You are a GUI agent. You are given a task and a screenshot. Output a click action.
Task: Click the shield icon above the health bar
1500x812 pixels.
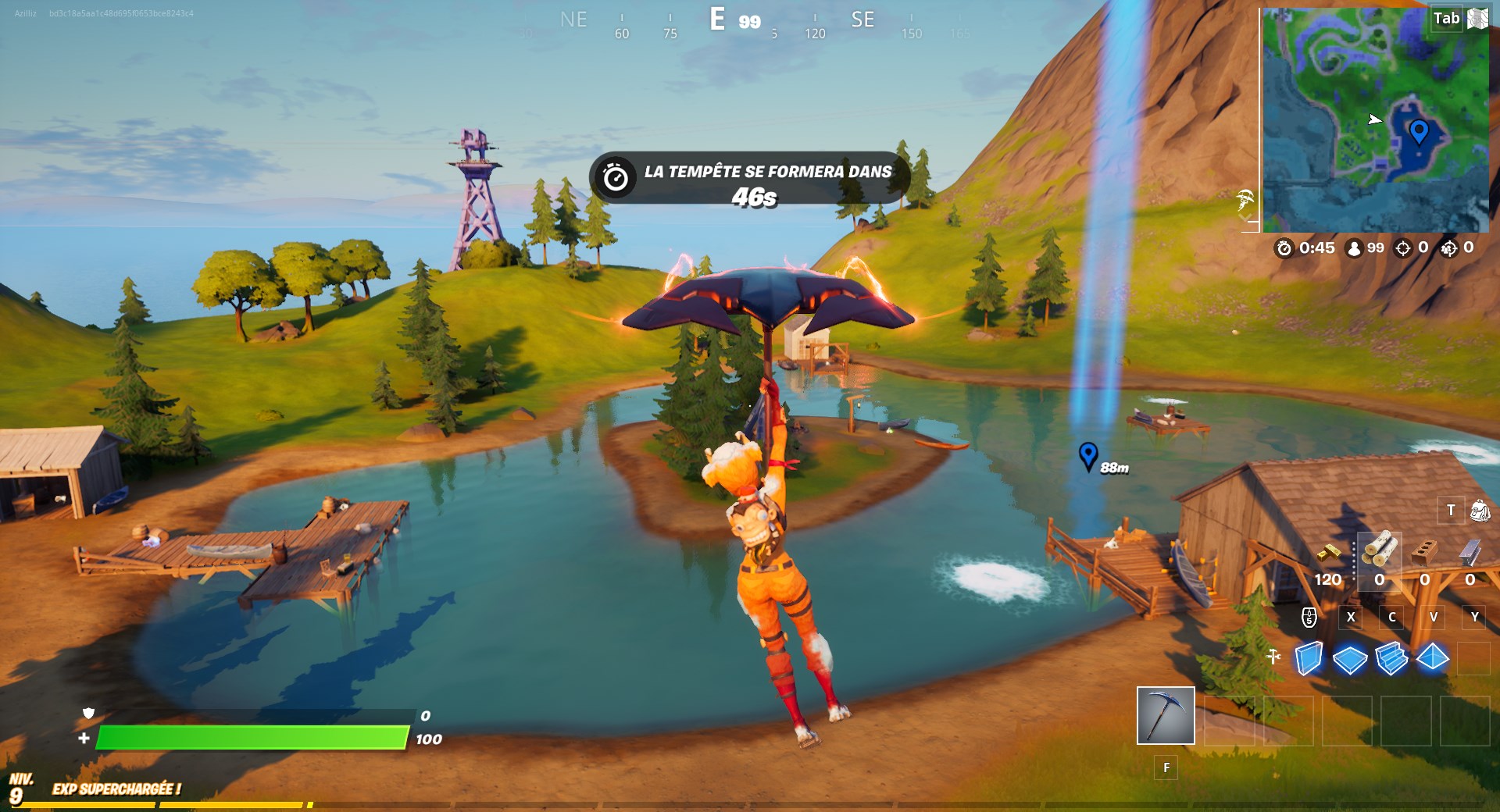tap(88, 714)
